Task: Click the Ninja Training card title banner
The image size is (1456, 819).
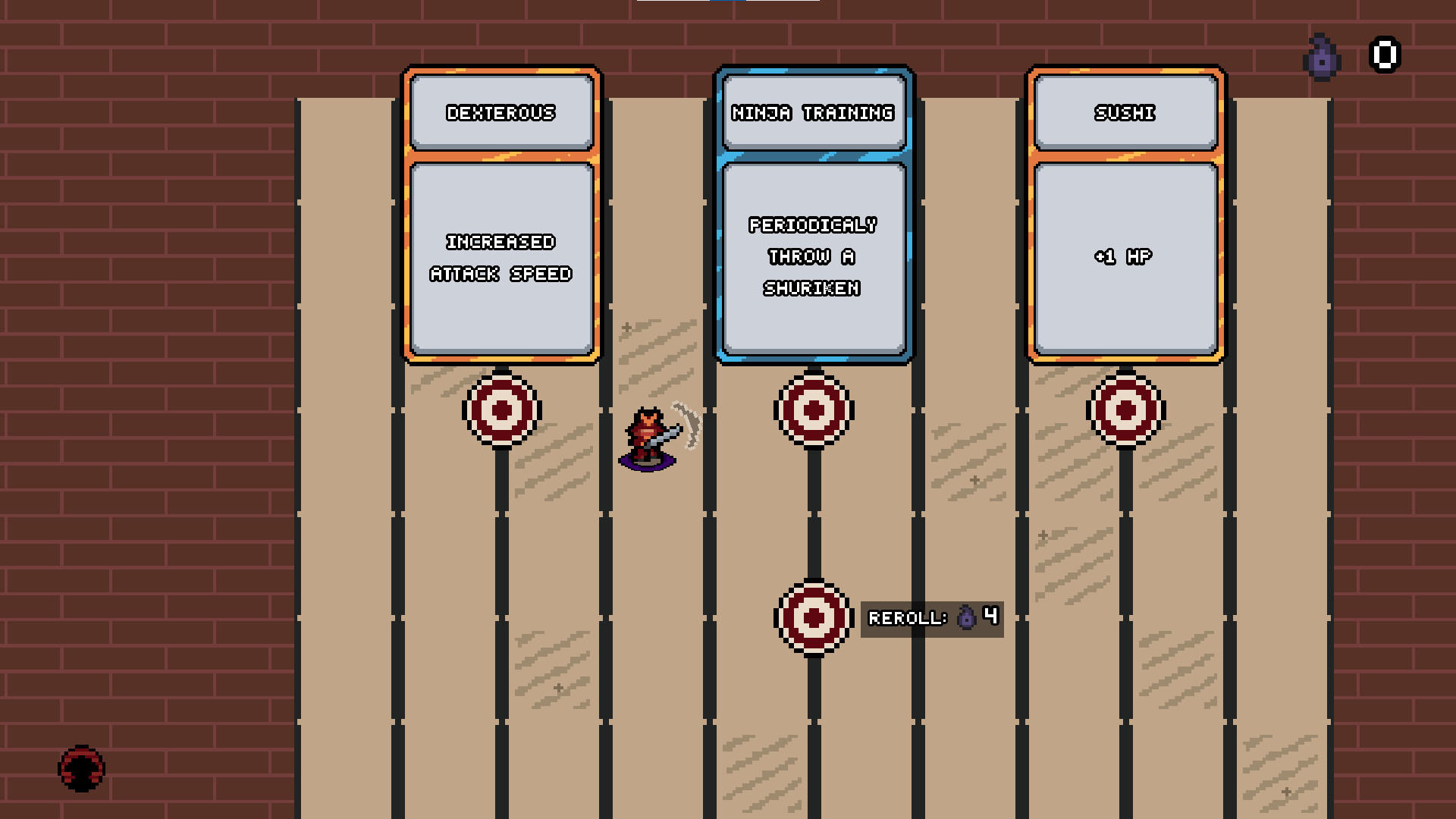Action: pyautogui.click(x=814, y=114)
